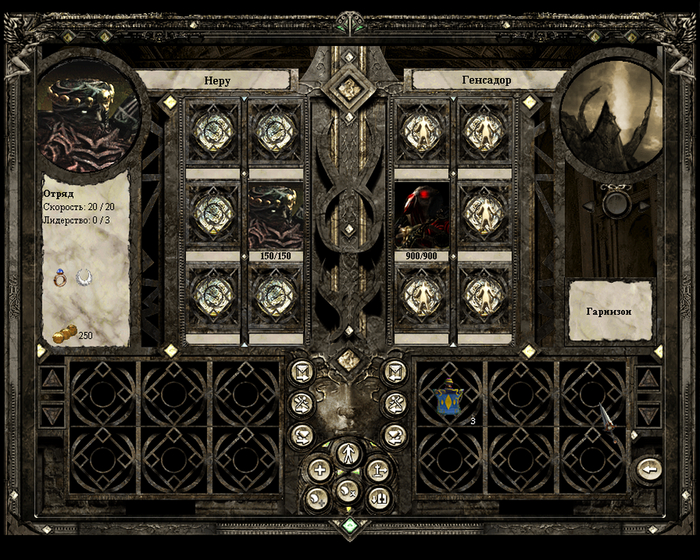Click the round button with a plus sign

coord(319,468)
